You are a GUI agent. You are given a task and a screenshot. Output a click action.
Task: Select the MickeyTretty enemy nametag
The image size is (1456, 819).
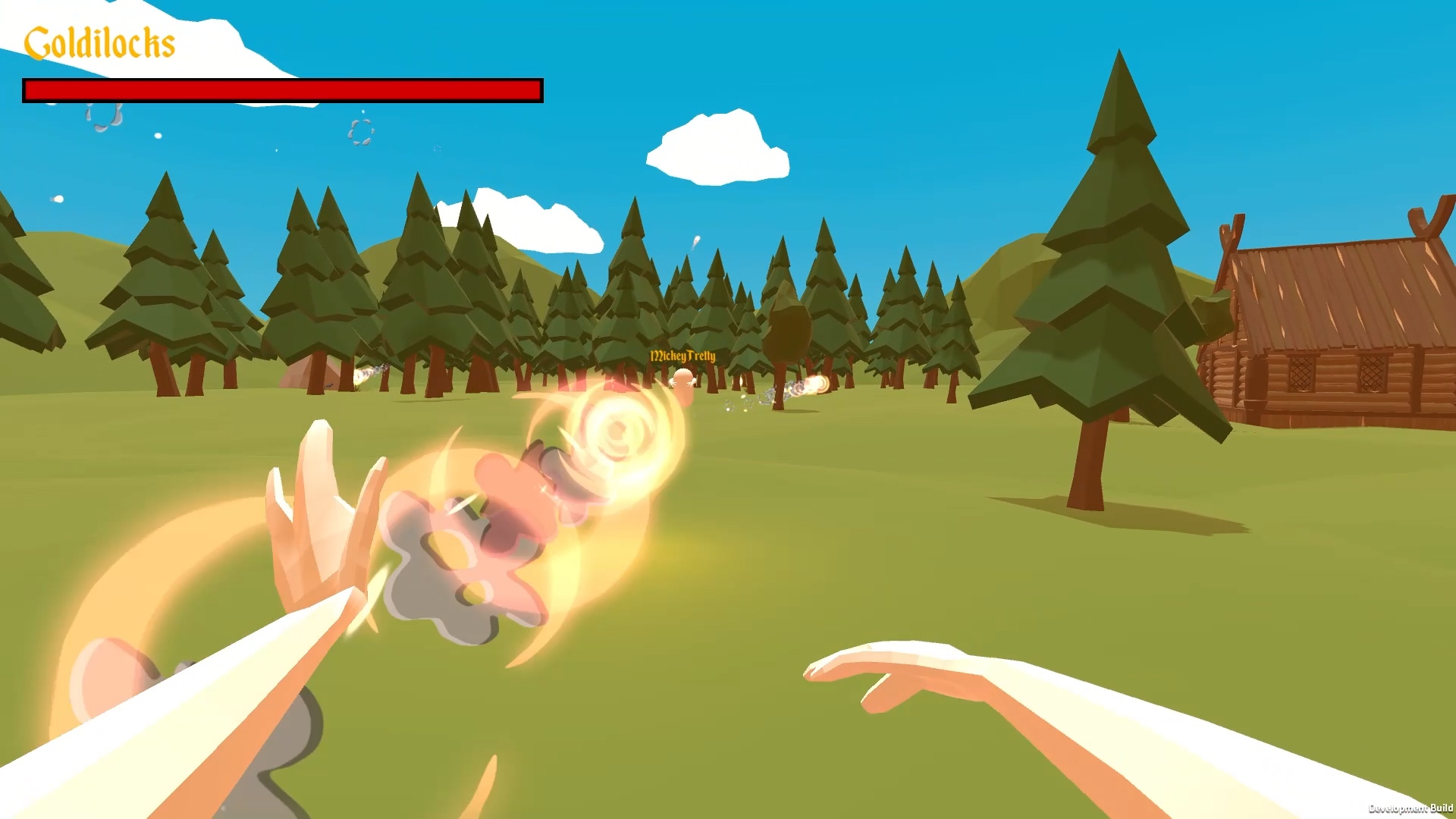point(682,354)
